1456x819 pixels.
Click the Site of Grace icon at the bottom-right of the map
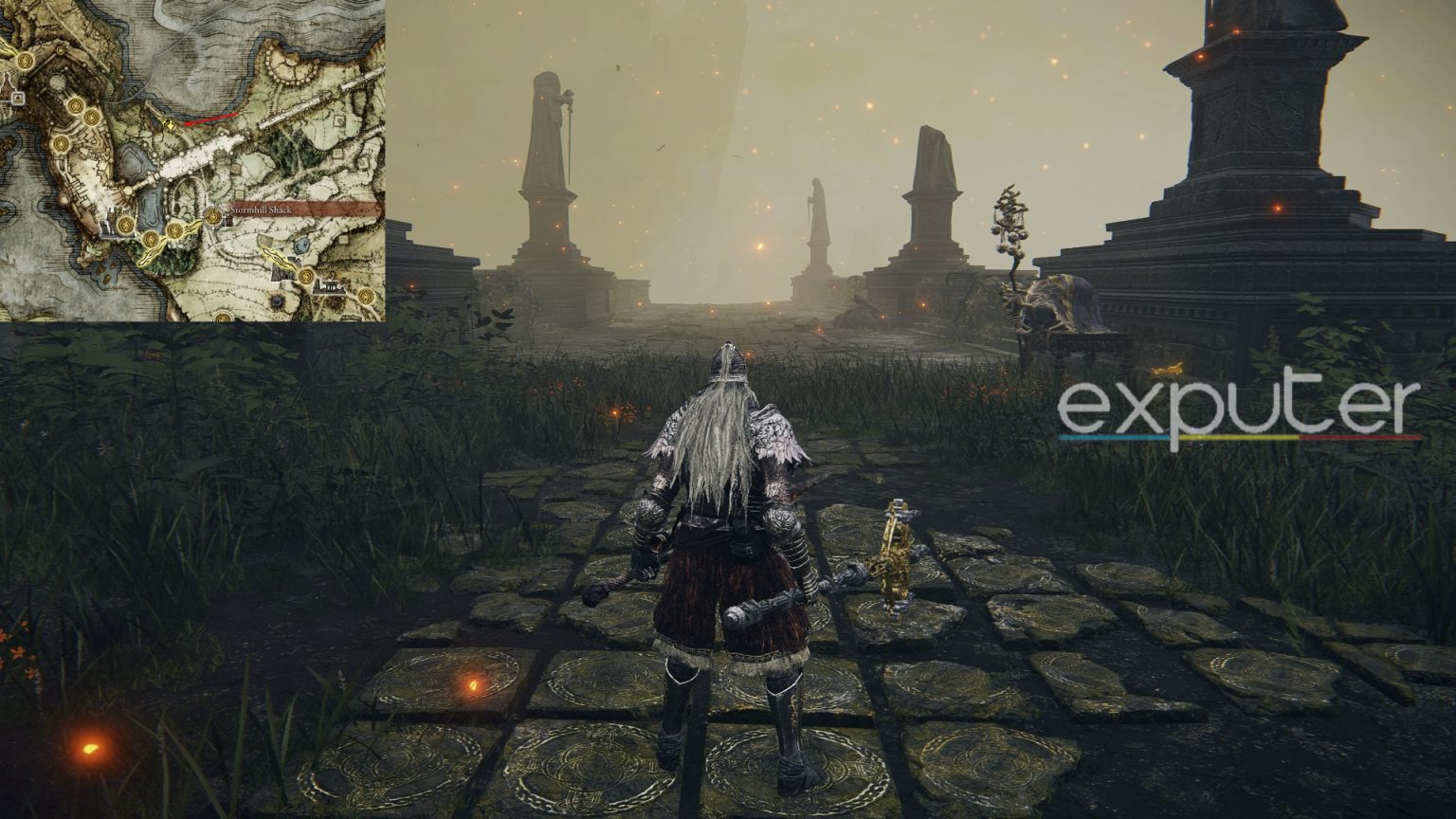[365, 296]
